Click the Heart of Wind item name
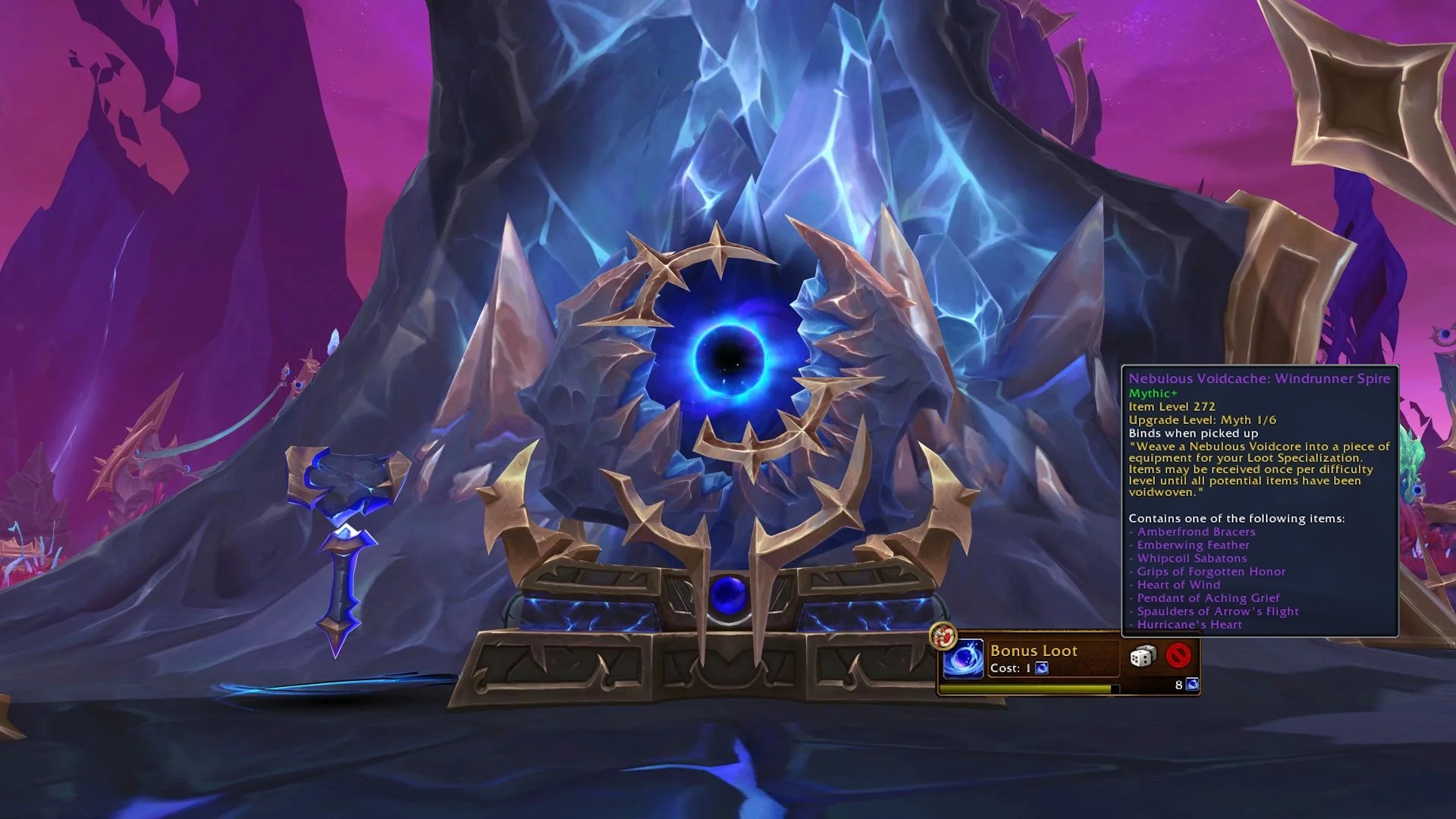Viewport: 1456px width, 819px height. click(x=1178, y=585)
